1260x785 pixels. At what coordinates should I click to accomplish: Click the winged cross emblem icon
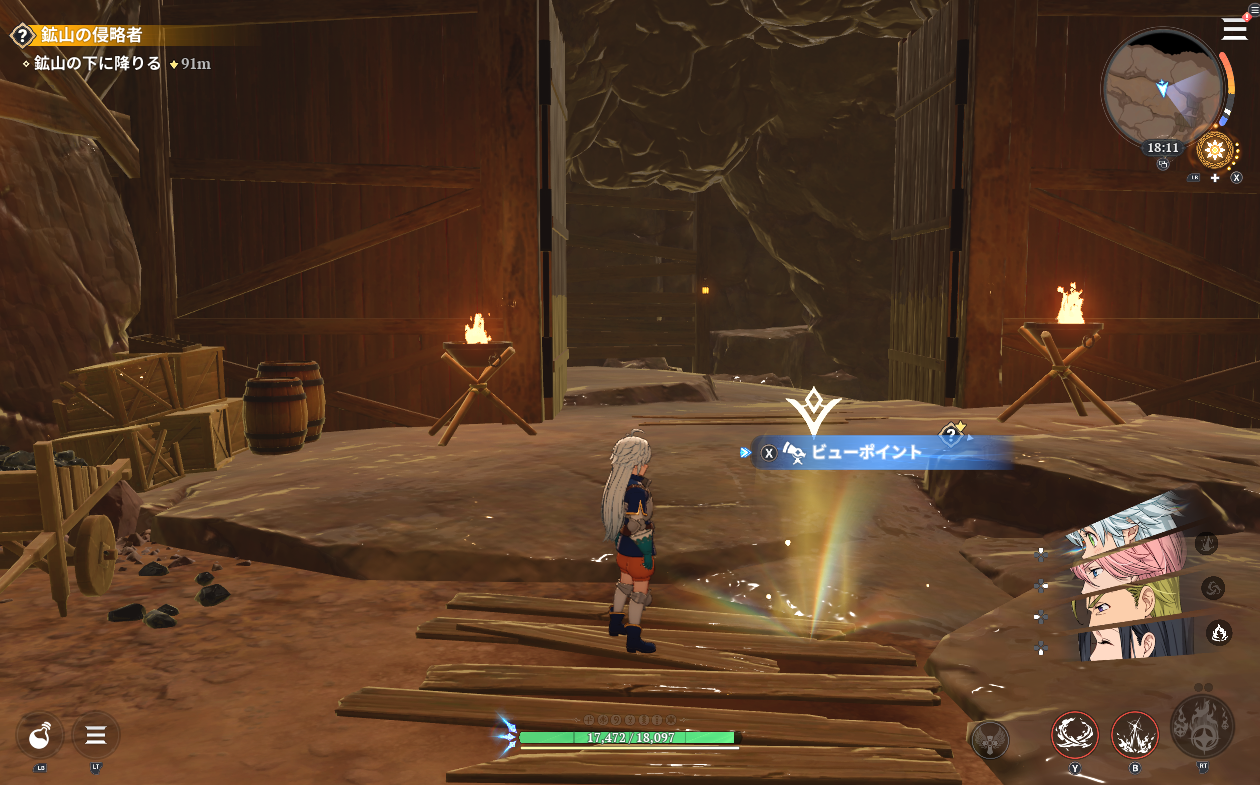click(x=990, y=739)
